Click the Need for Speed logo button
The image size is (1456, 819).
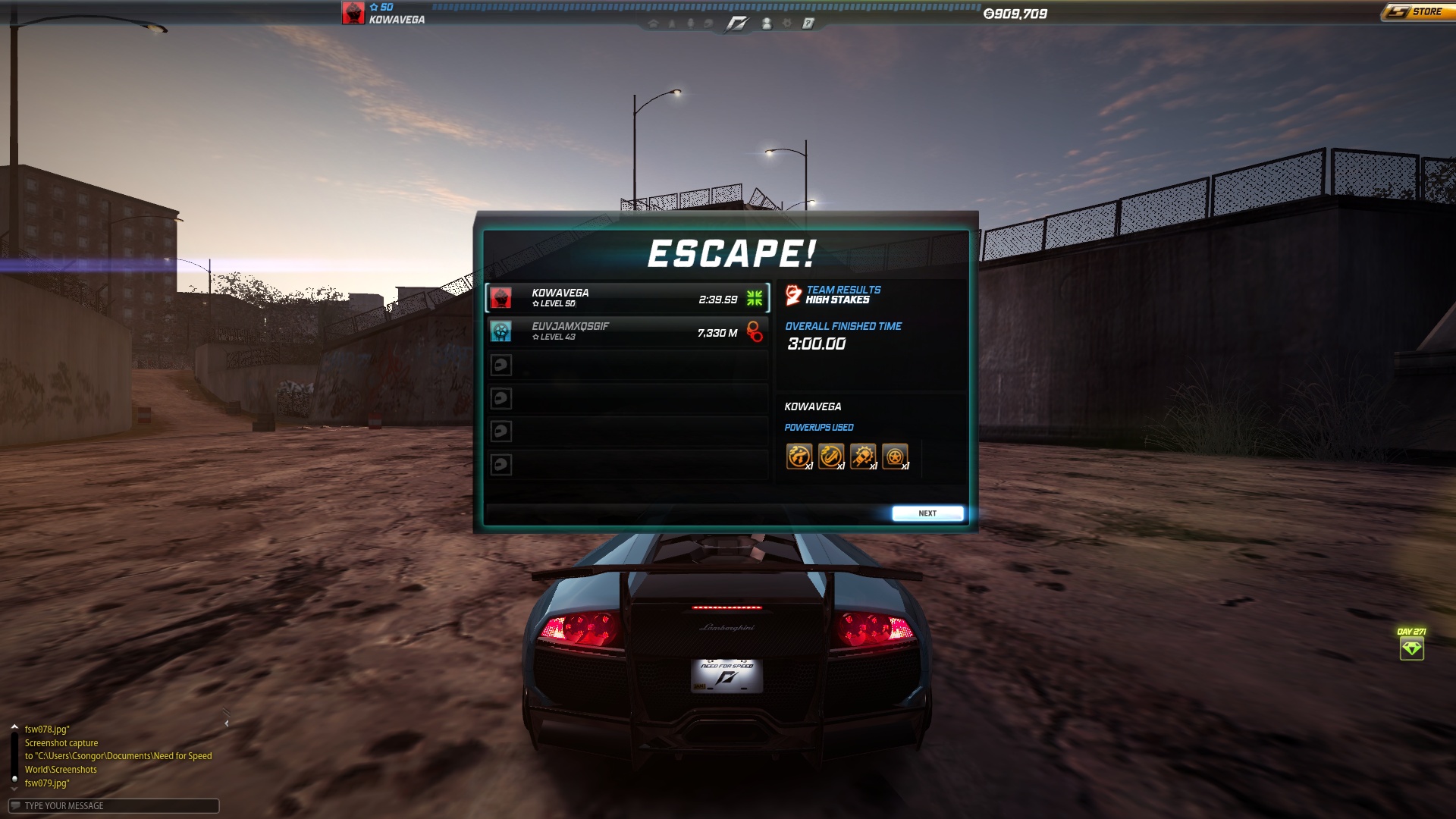(x=736, y=24)
